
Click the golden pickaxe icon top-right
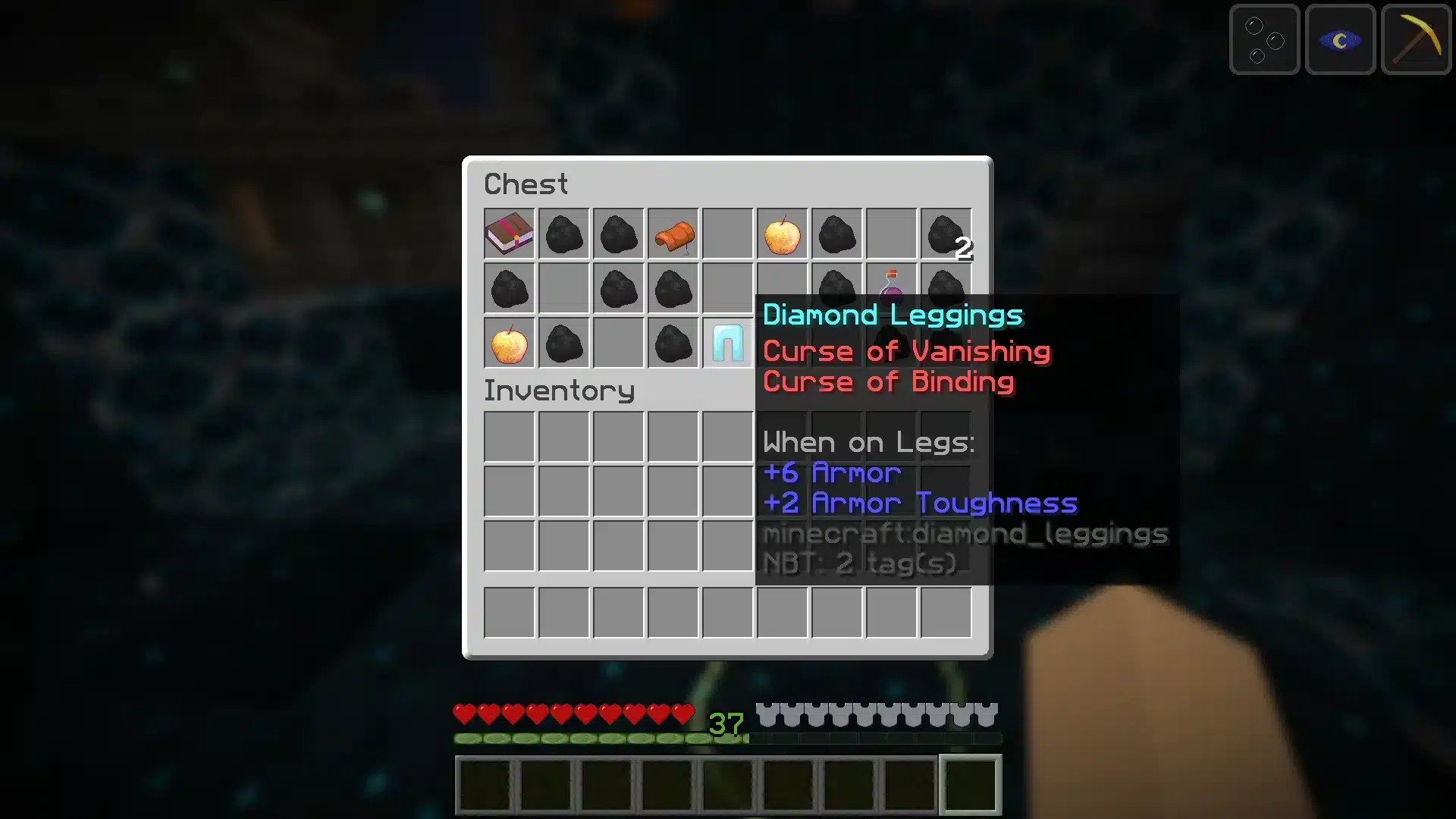[x=1415, y=39]
